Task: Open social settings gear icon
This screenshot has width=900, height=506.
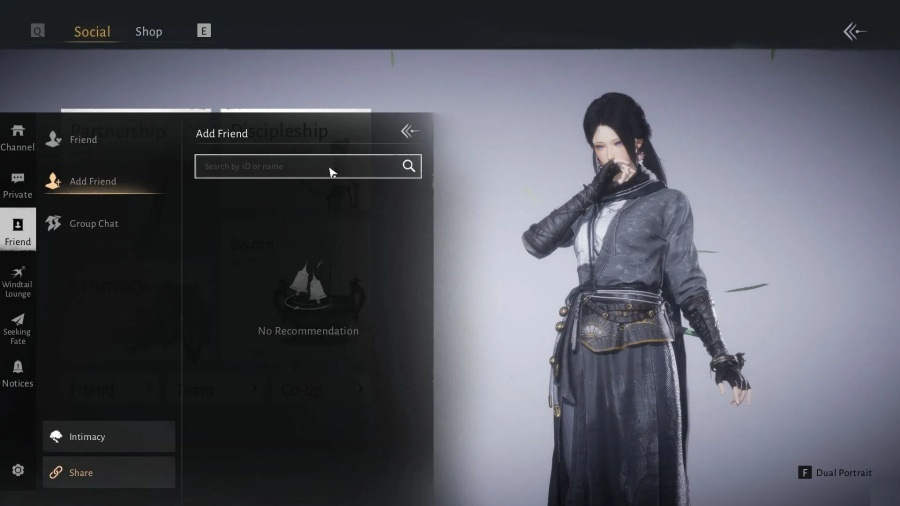Action: click(x=18, y=470)
